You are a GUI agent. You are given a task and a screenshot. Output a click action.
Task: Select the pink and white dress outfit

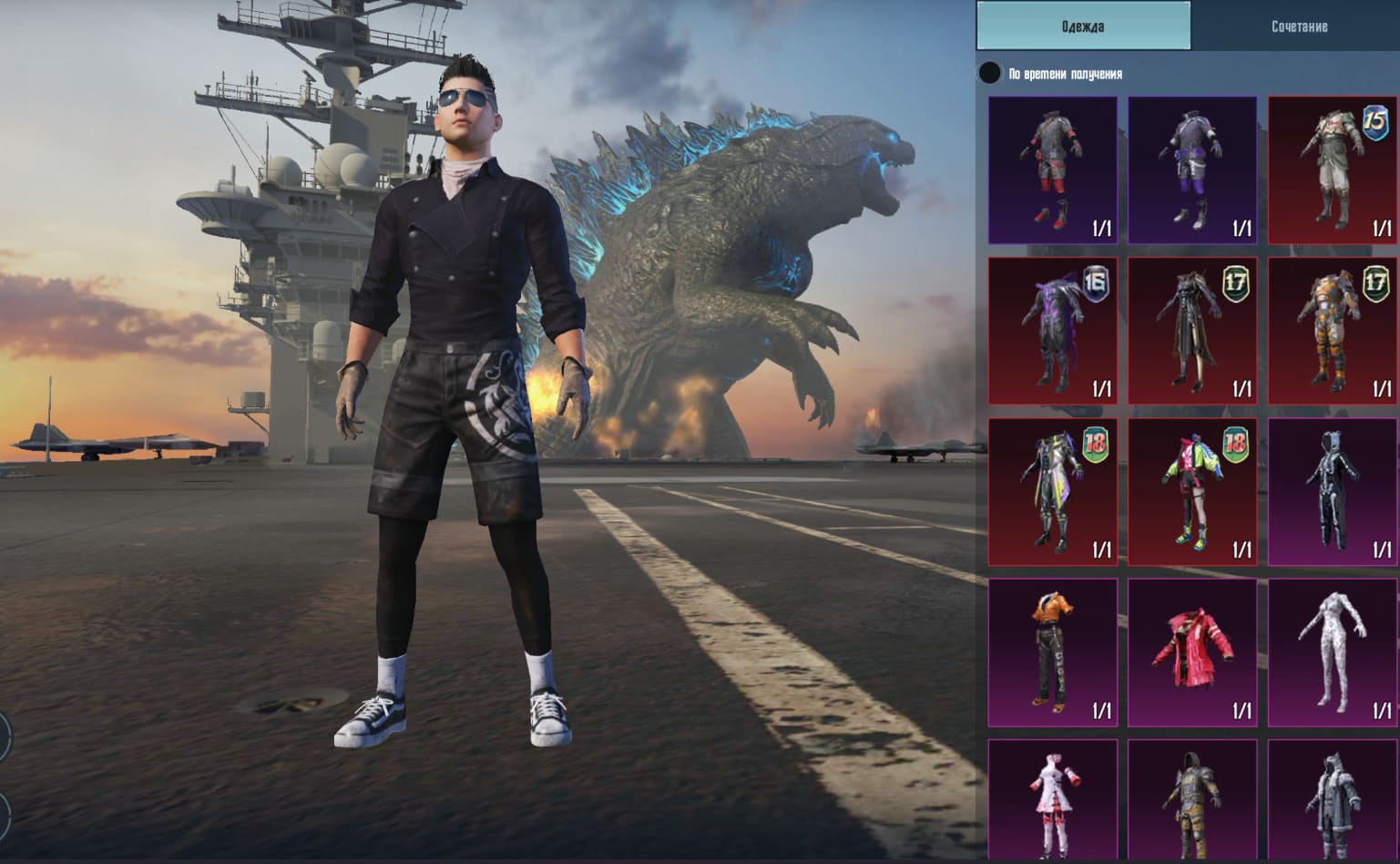coord(1053,799)
